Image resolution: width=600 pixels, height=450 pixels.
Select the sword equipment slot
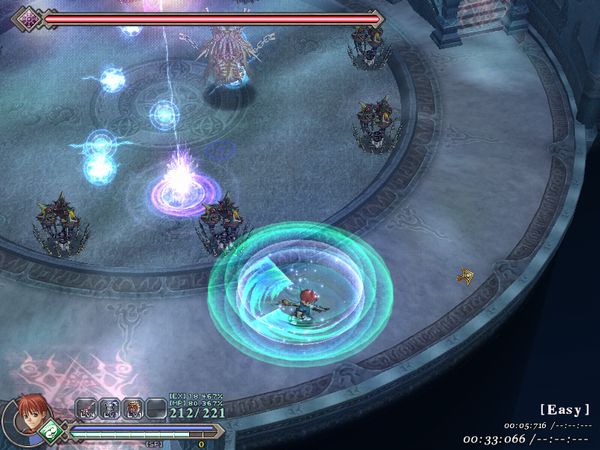coord(86,408)
